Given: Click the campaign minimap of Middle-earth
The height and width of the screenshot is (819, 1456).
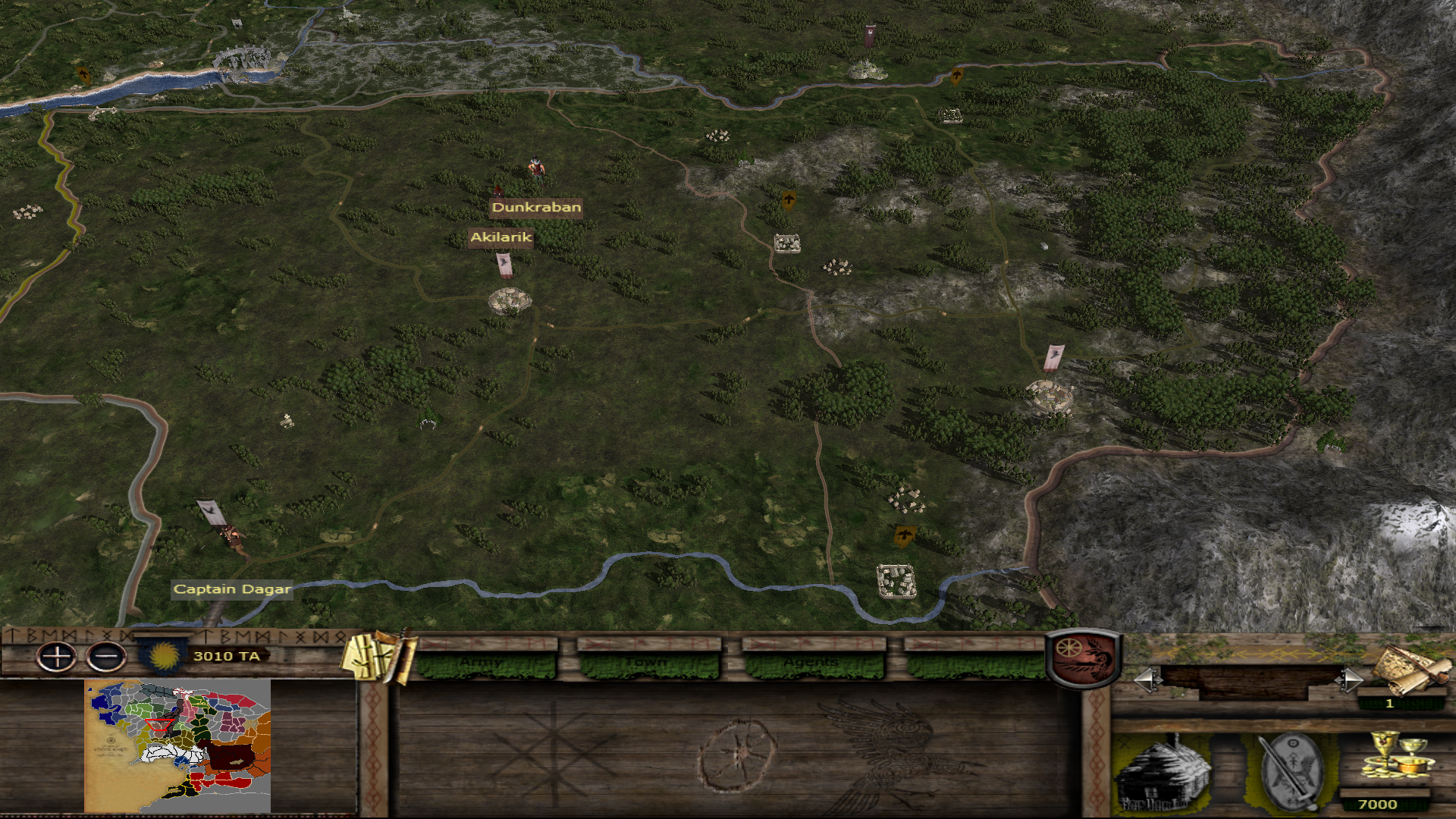Looking at the screenshot, I should (x=177, y=745).
